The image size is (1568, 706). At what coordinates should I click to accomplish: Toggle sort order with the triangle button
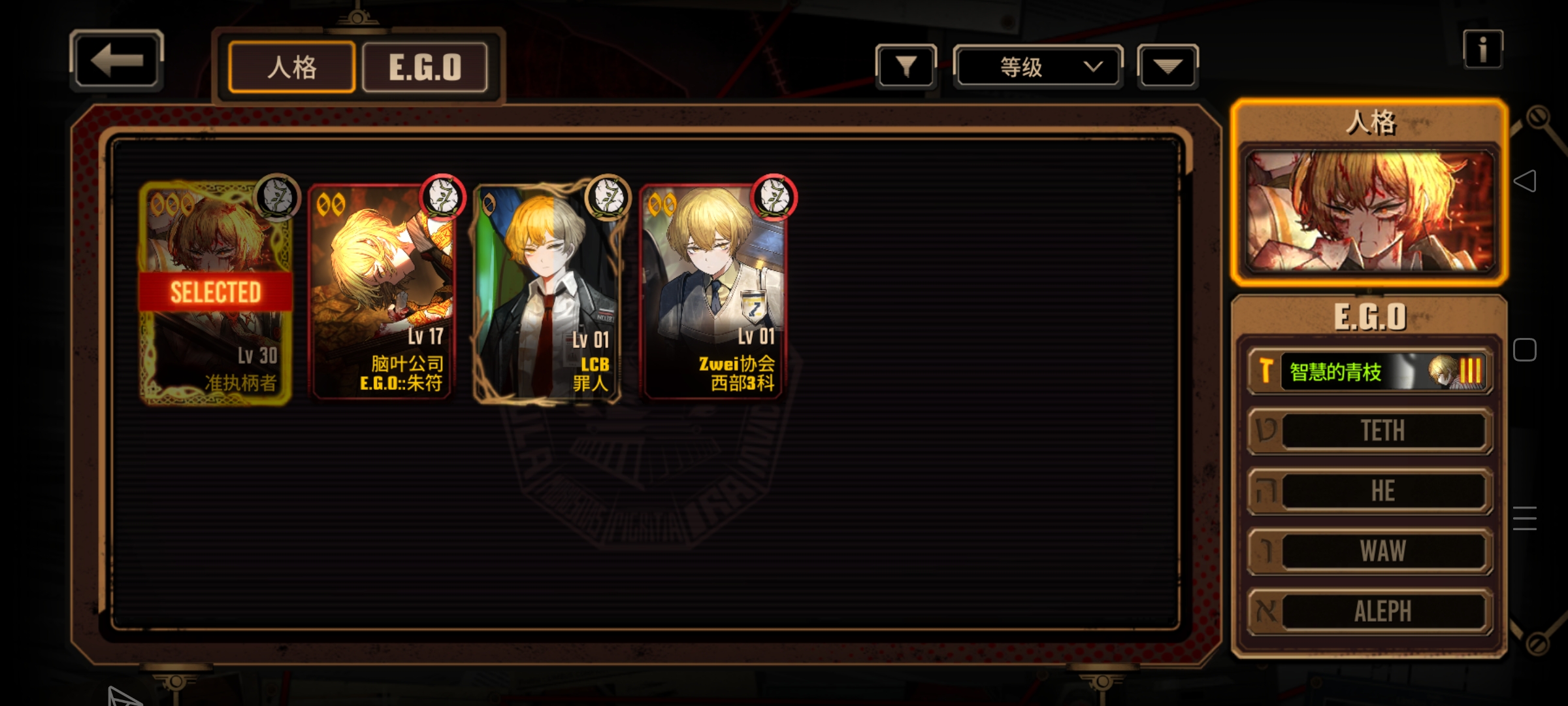click(1168, 67)
